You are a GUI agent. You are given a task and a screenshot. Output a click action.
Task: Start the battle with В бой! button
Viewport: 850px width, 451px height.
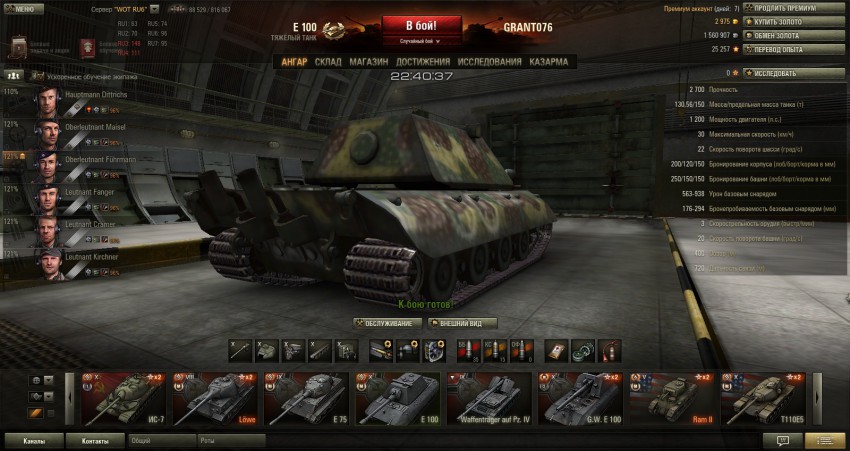click(421, 24)
